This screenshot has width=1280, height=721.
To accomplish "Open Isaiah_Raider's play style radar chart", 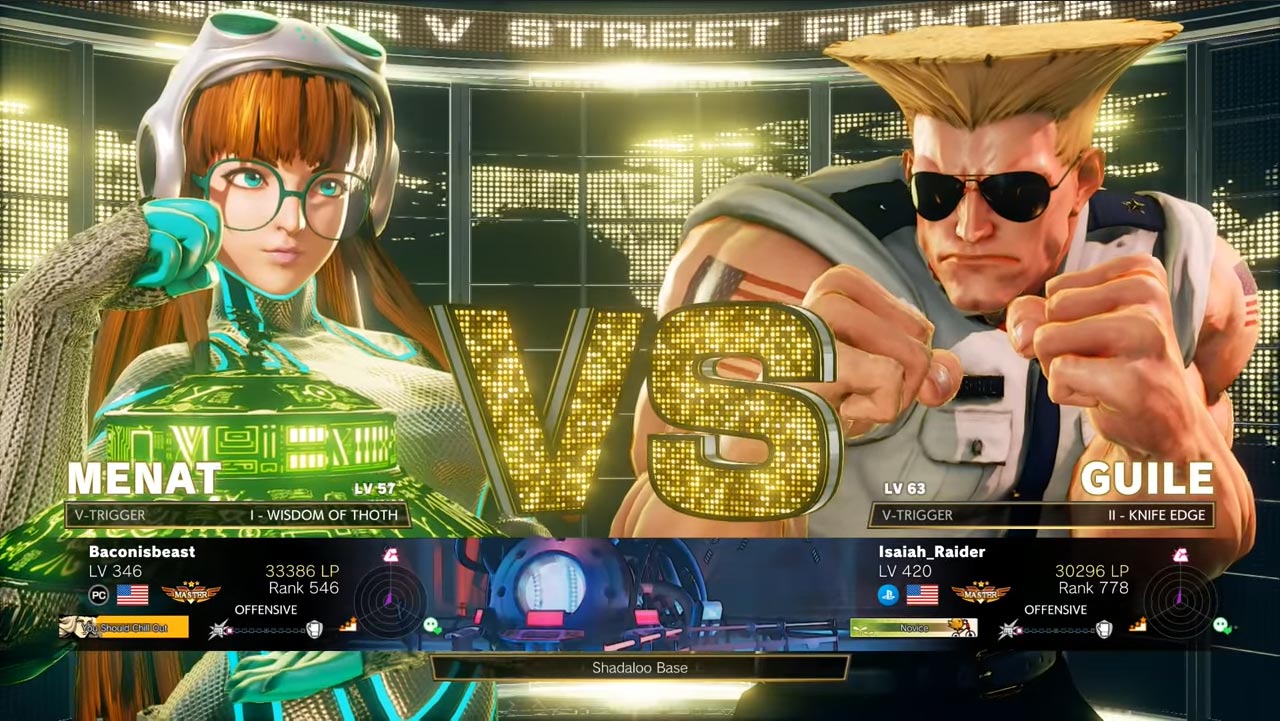I will [1180, 602].
